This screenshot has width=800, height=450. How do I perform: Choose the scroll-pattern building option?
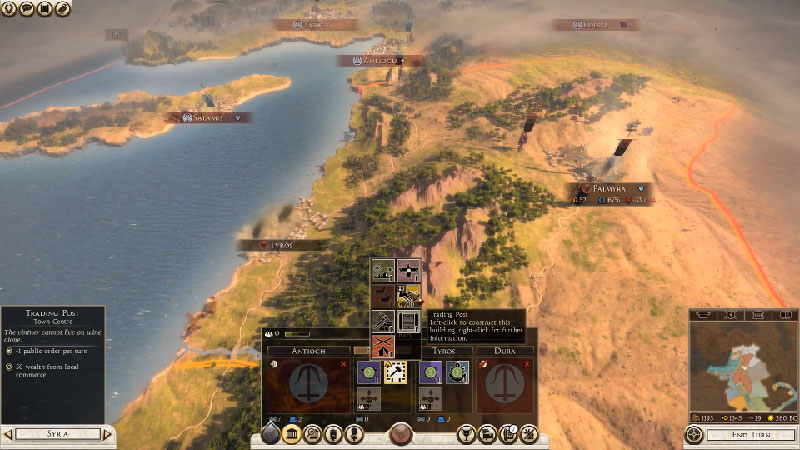pyautogui.click(x=408, y=321)
